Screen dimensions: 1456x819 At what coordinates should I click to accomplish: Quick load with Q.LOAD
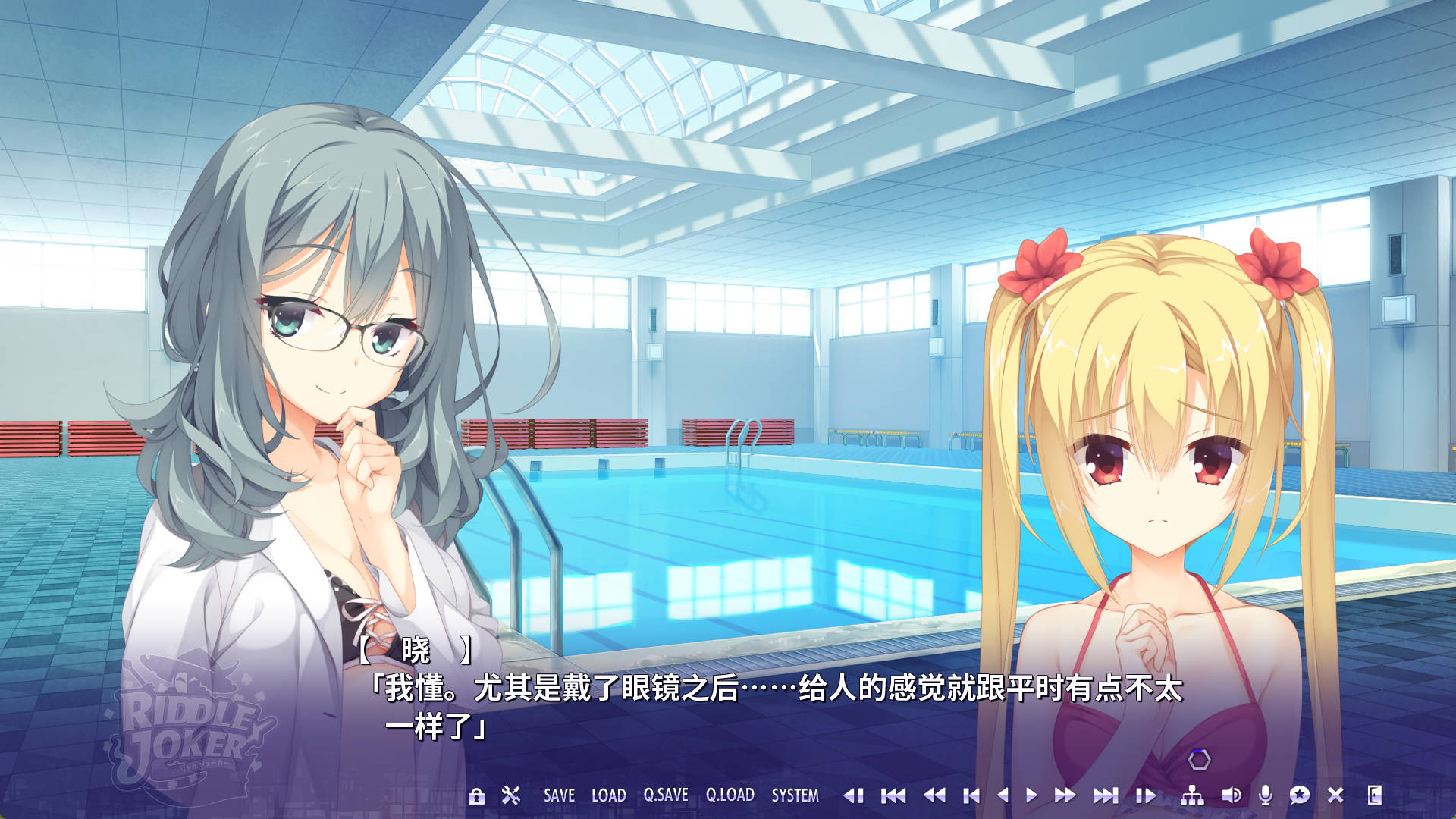pyautogui.click(x=730, y=795)
